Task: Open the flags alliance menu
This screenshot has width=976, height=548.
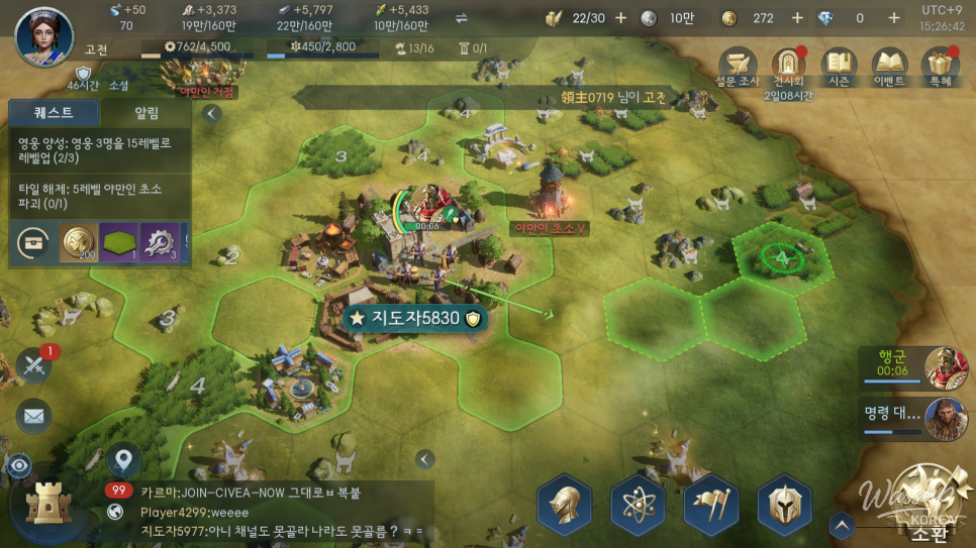Action: tap(711, 503)
